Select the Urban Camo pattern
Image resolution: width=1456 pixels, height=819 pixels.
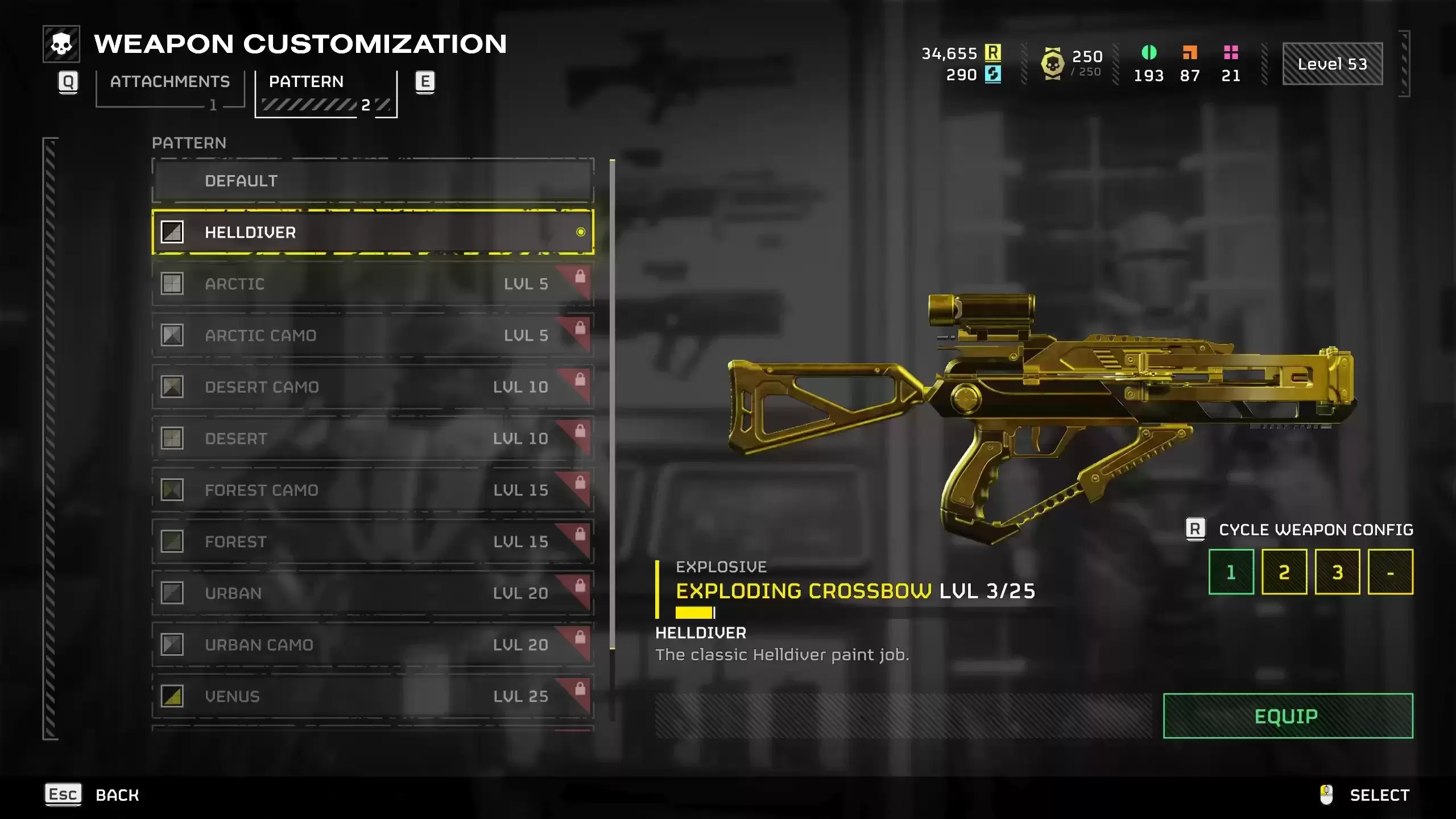click(373, 645)
